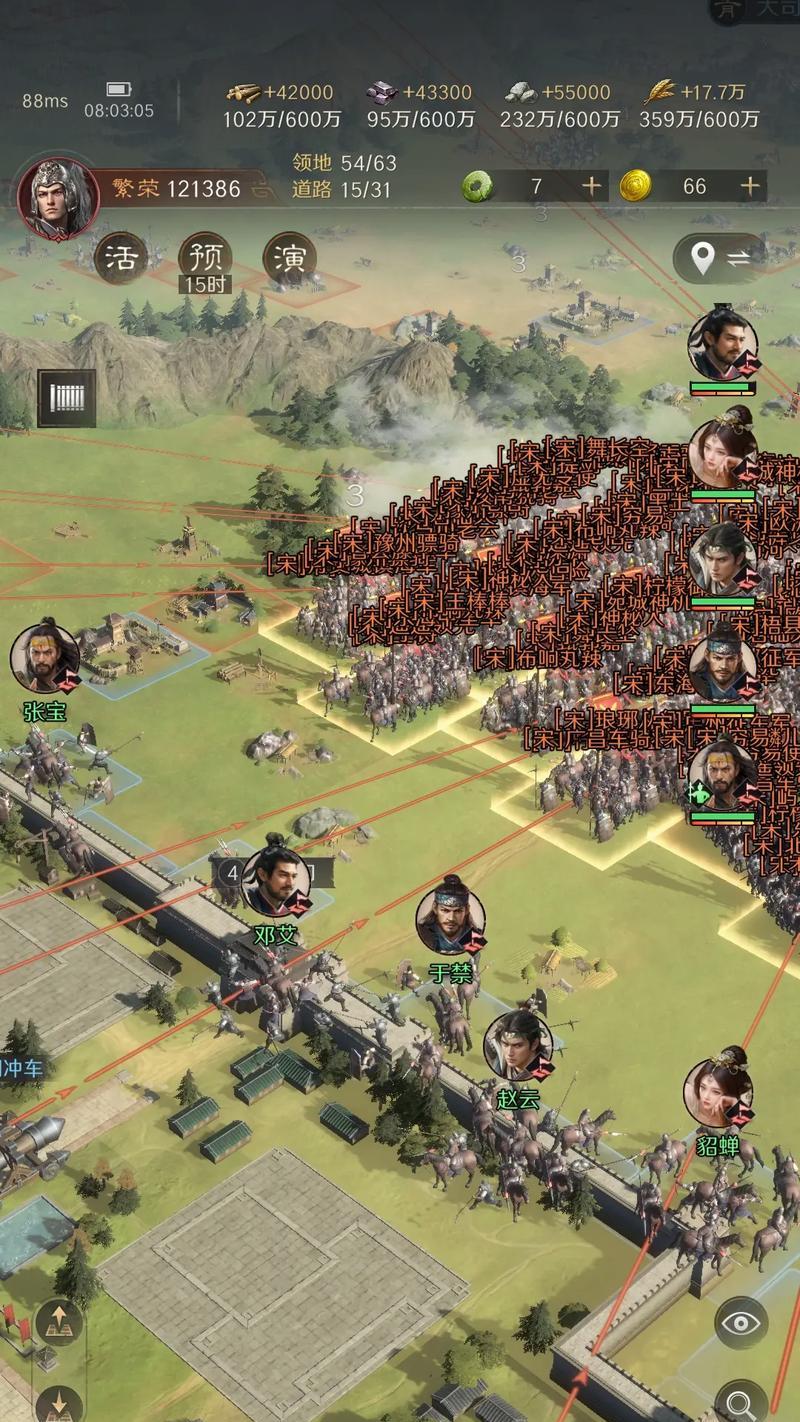Add more jade coins with plus
The width and height of the screenshot is (800, 1422).
[x=592, y=186]
